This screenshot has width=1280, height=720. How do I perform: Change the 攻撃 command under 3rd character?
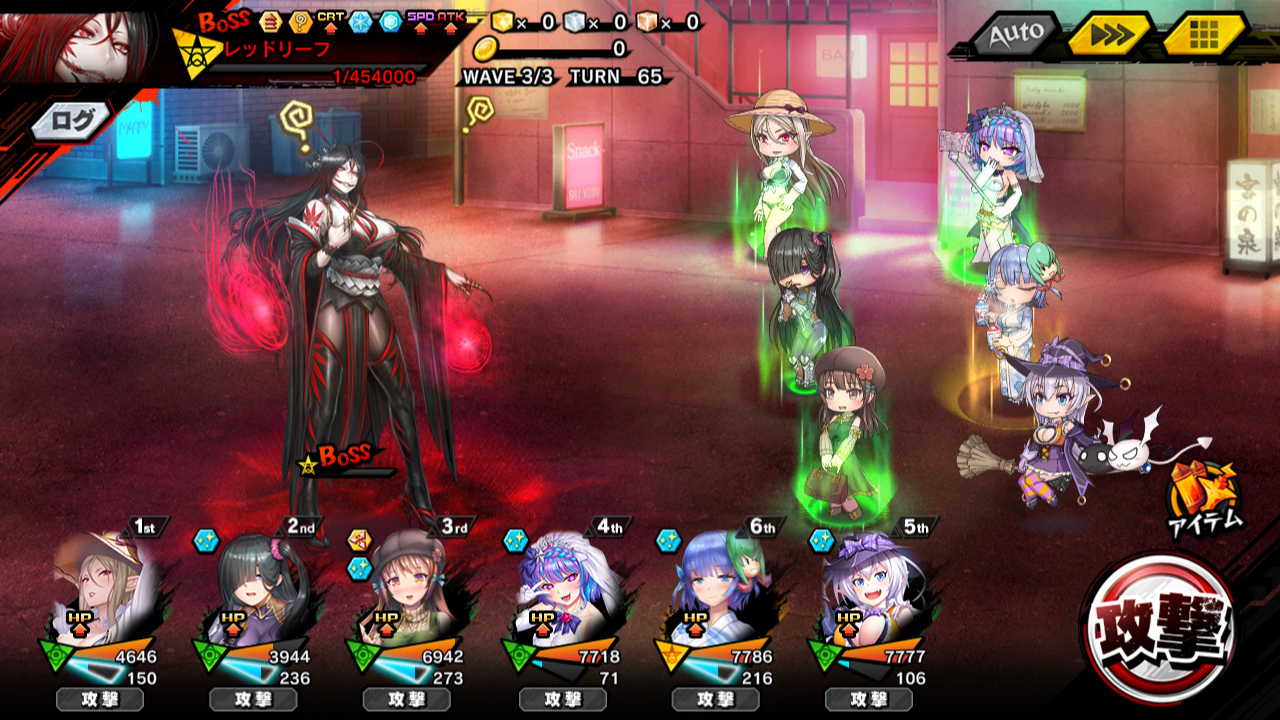click(x=407, y=699)
